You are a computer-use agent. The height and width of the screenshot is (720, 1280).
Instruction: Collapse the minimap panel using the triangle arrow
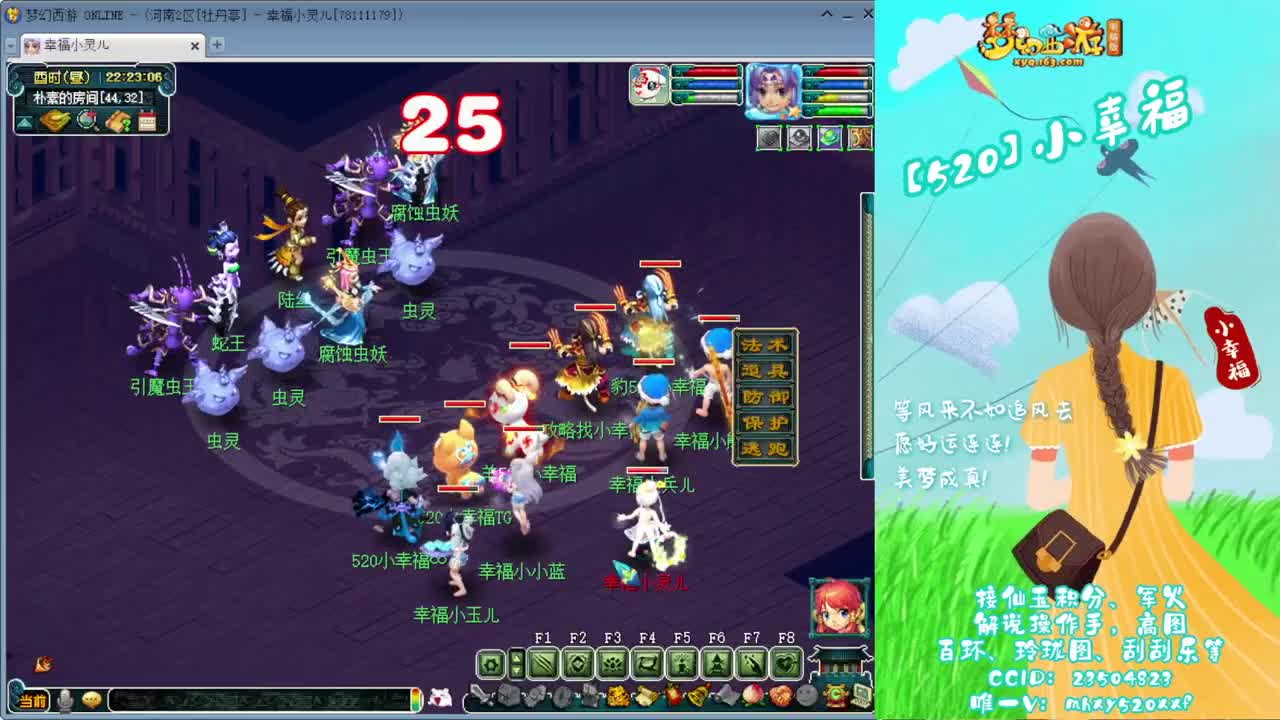(x=23, y=121)
